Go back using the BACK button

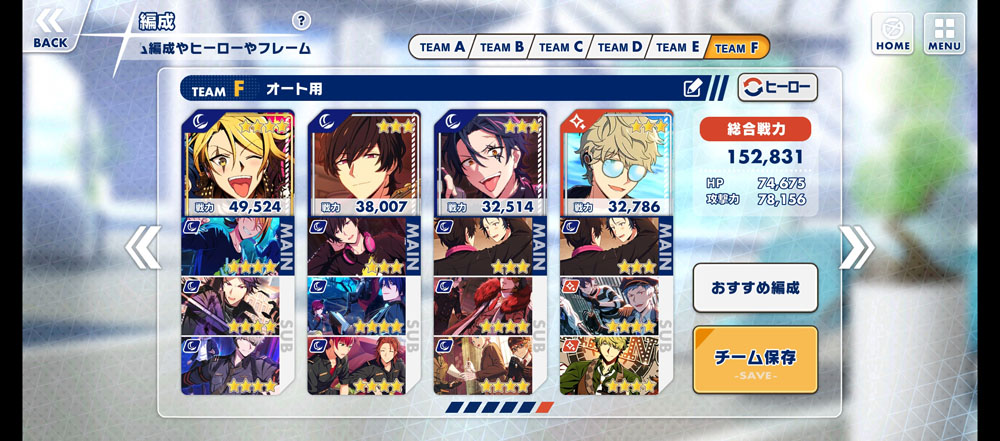(x=50, y=30)
